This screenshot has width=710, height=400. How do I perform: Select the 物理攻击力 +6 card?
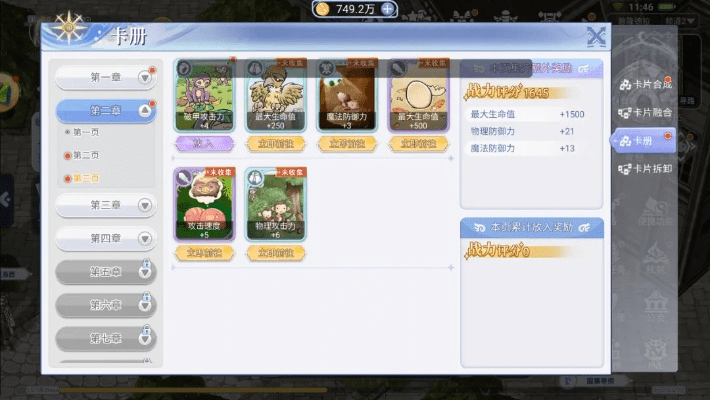pyautogui.click(x=275, y=203)
